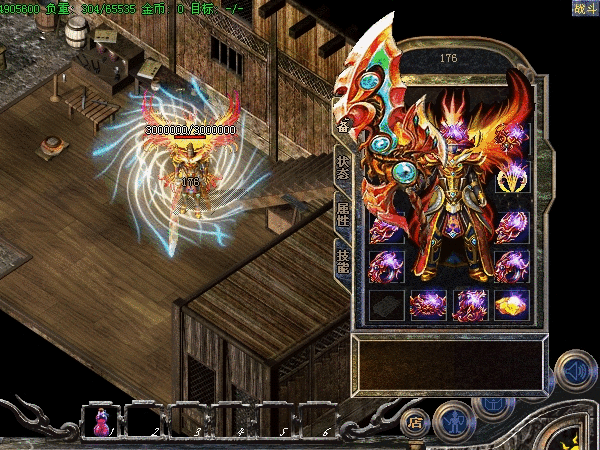Switch to the 属性 attributes tab
The width and height of the screenshot is (600, 450).
[x=343, y=214]
